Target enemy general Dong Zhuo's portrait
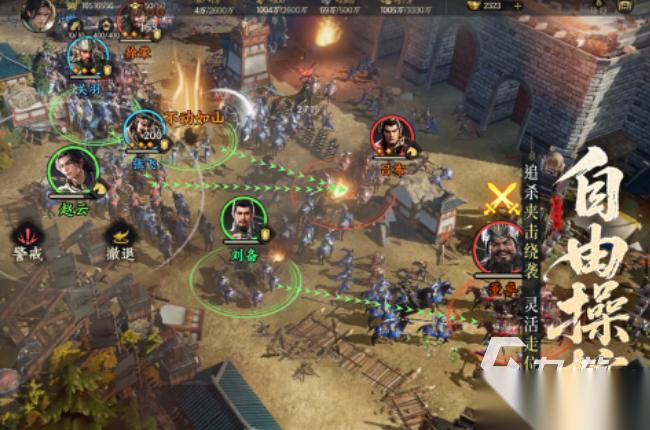Image resolution: width=650 pixels, height=430 pixels. (499, 248)
